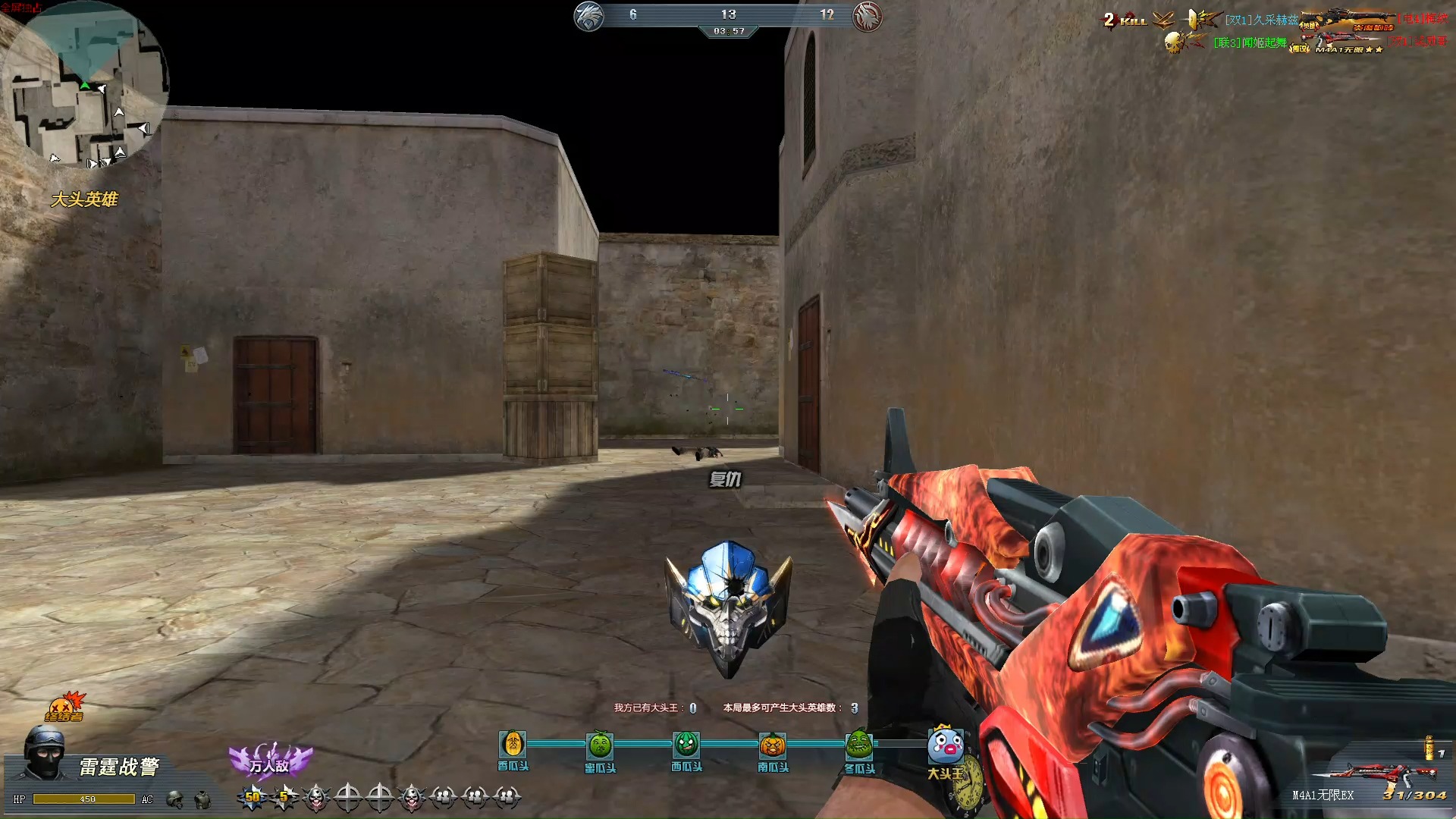Click the 大头王 crowned head icon
This screenshot has width=1456, height=819.
tap(945, 745)
